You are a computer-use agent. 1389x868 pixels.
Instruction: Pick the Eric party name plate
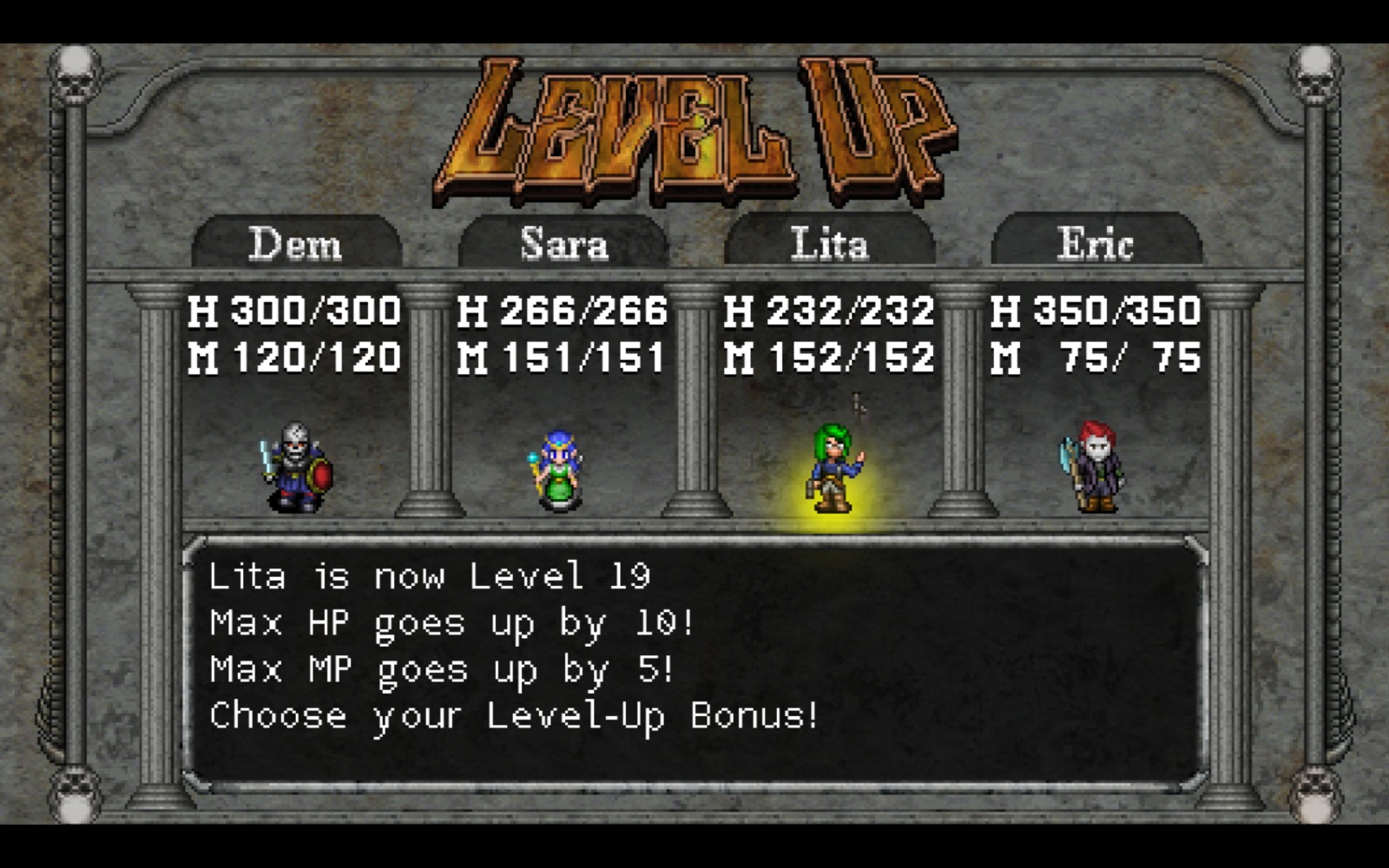(1096, 243)
